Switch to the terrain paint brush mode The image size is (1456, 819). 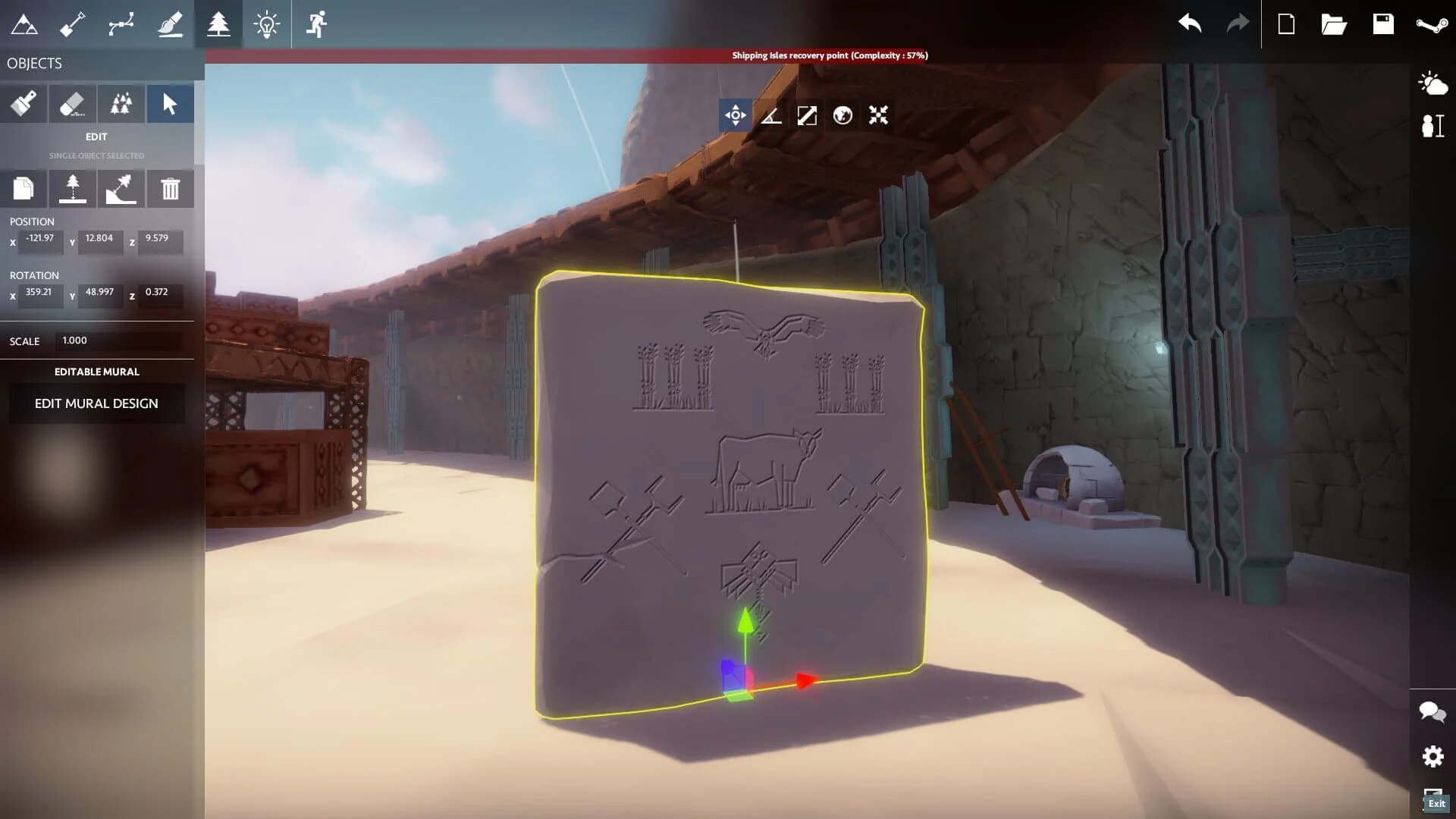coord(170,24)
